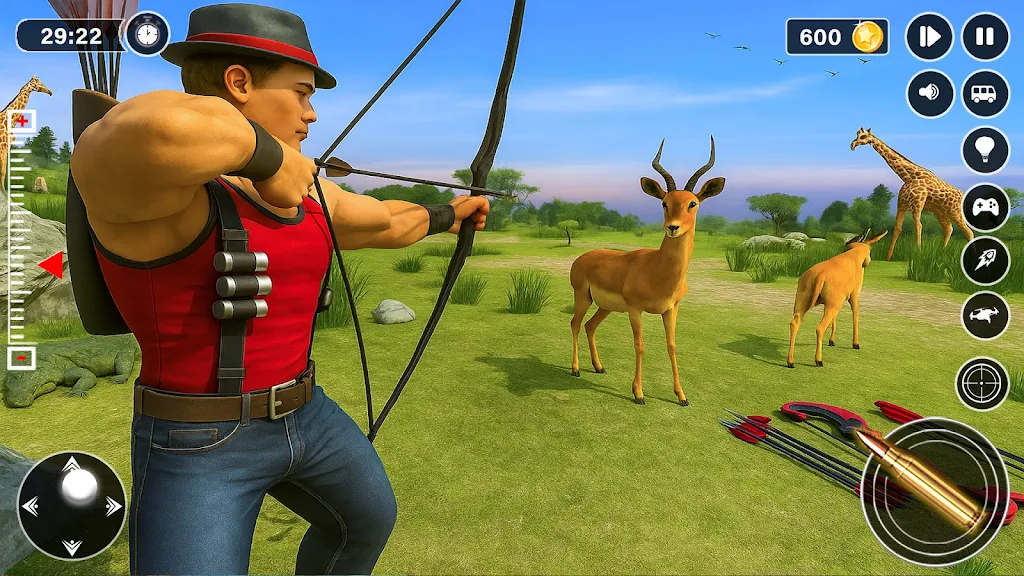
Task: Activate the rocket boost icon
Action: pyautogui.click(x=985, y=261)
